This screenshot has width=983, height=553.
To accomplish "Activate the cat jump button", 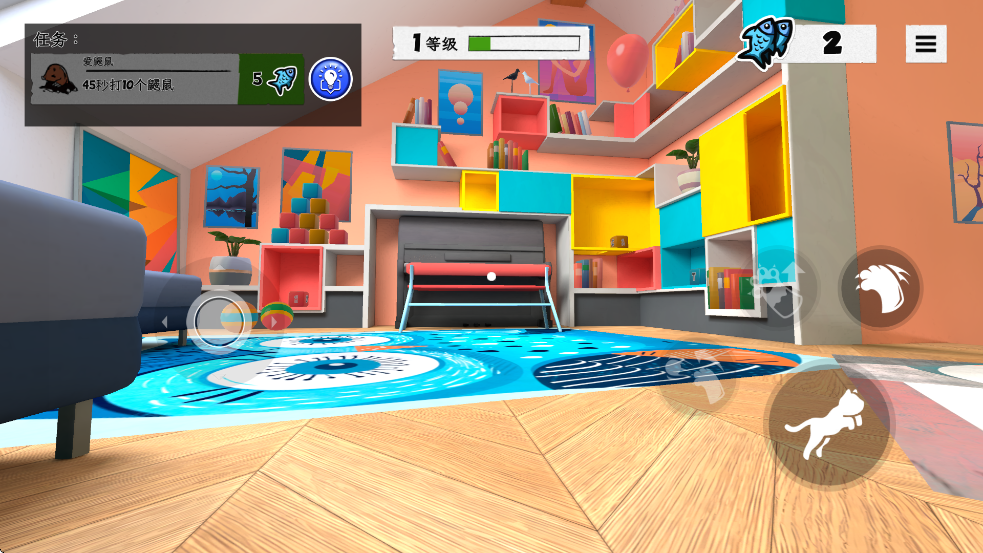I will (x=828, y=424).
